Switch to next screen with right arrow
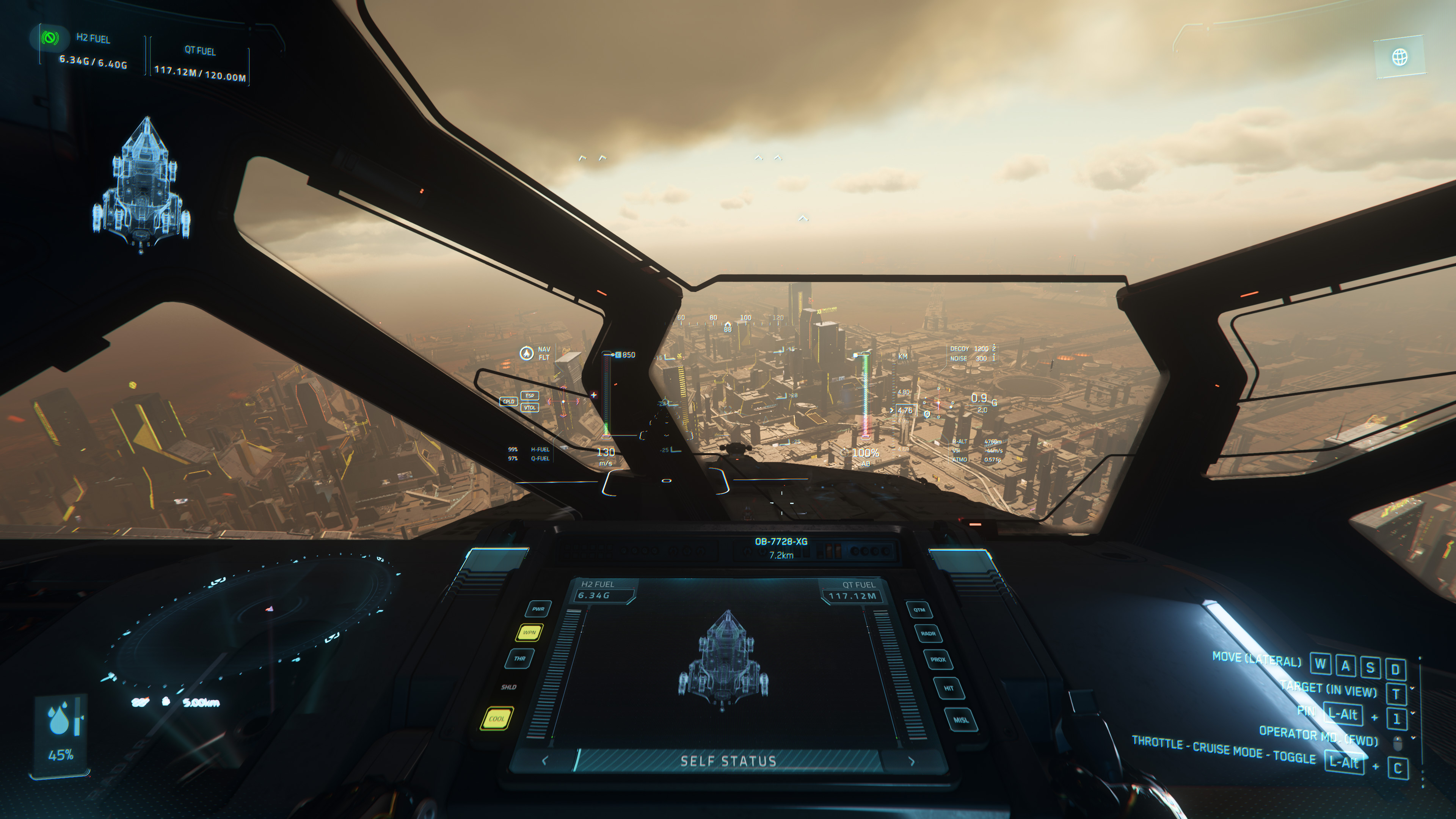The image size is (1456, 819). tap(912, 761)
